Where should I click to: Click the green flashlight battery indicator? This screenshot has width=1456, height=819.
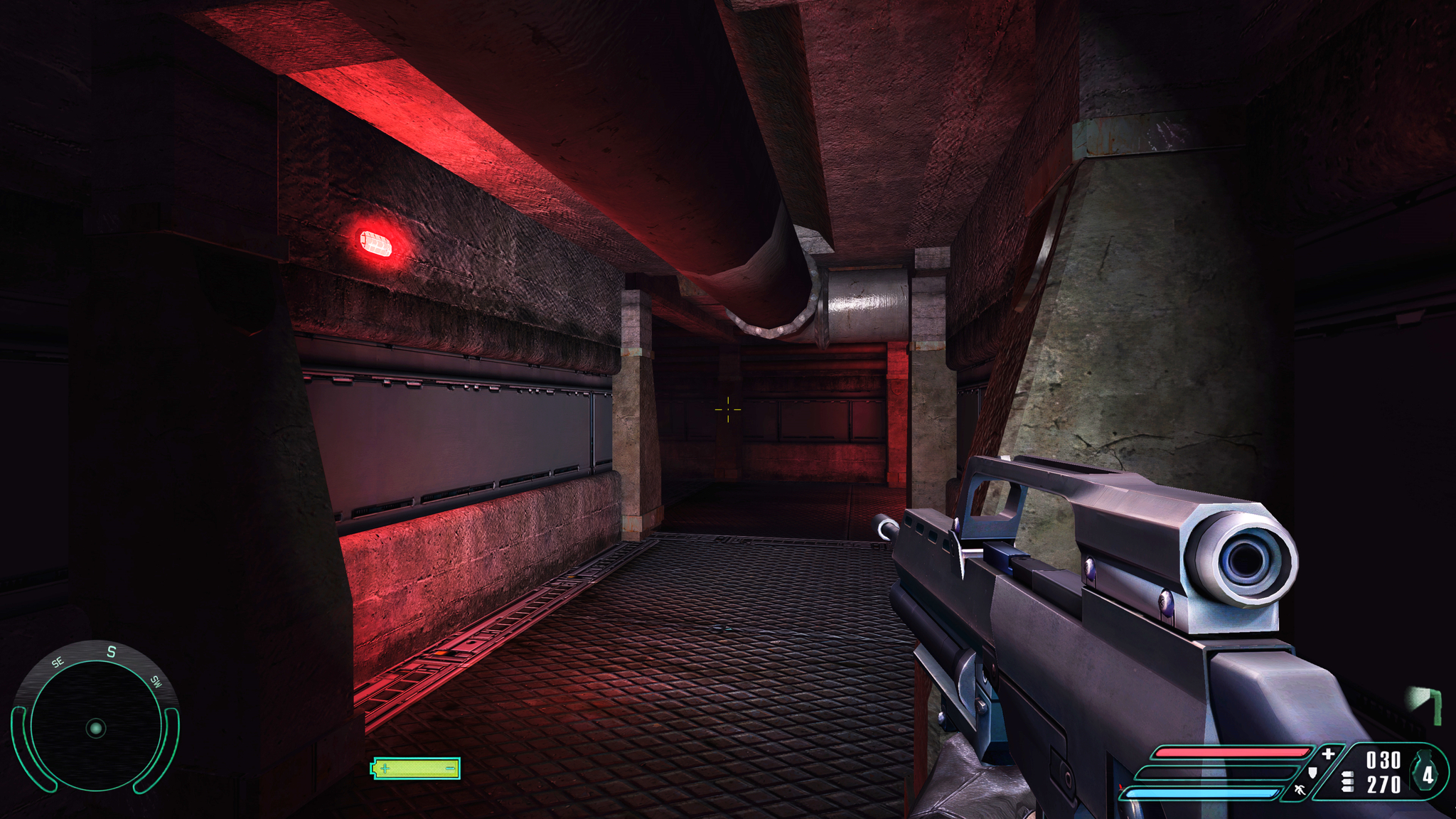(417, 768)
